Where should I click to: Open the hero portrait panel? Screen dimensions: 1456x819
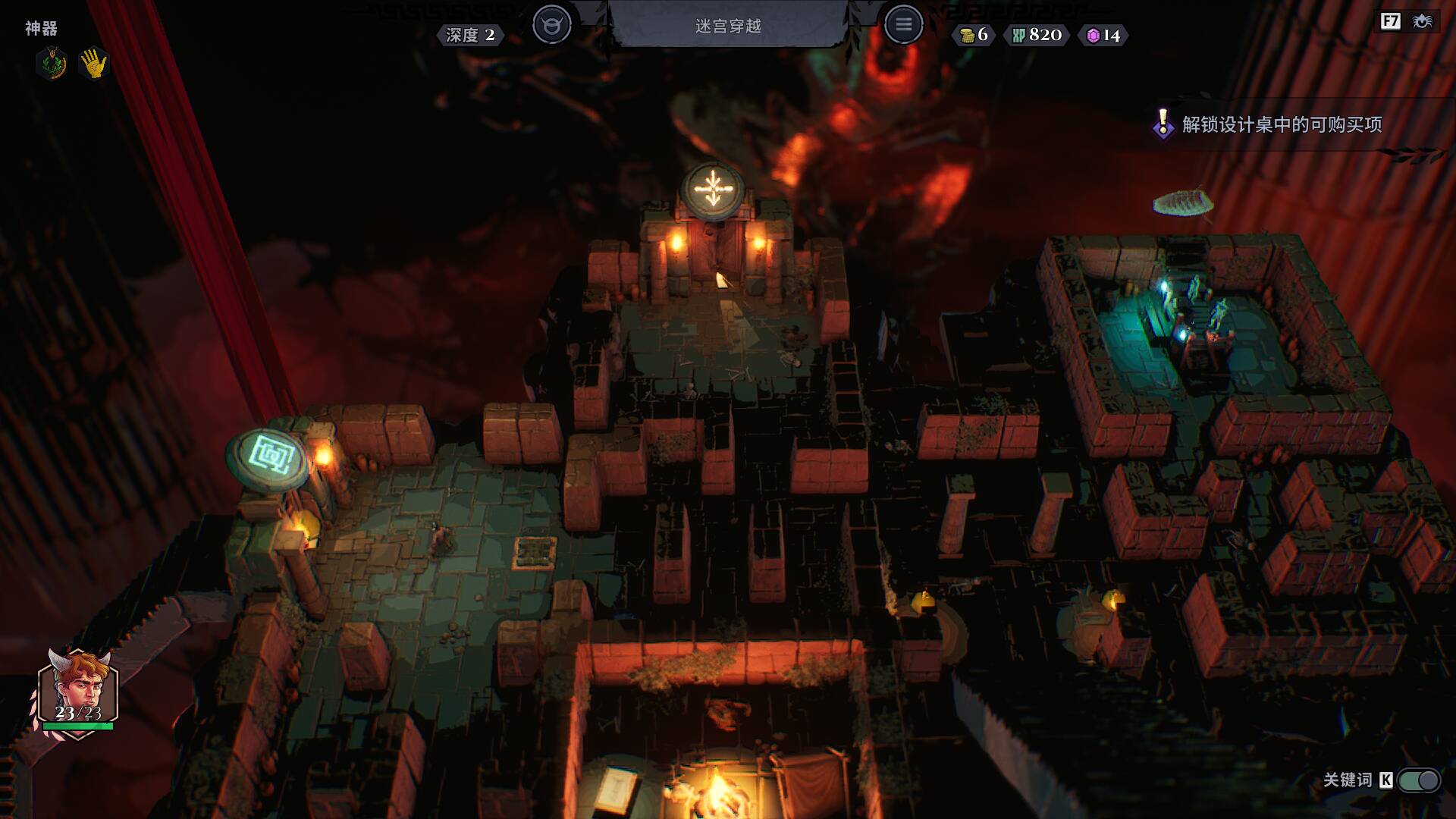point(78,692)
